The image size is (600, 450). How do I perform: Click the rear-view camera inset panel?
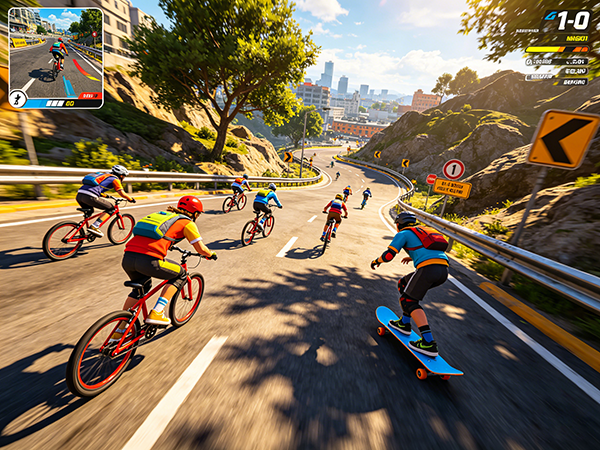pos(56,55)
